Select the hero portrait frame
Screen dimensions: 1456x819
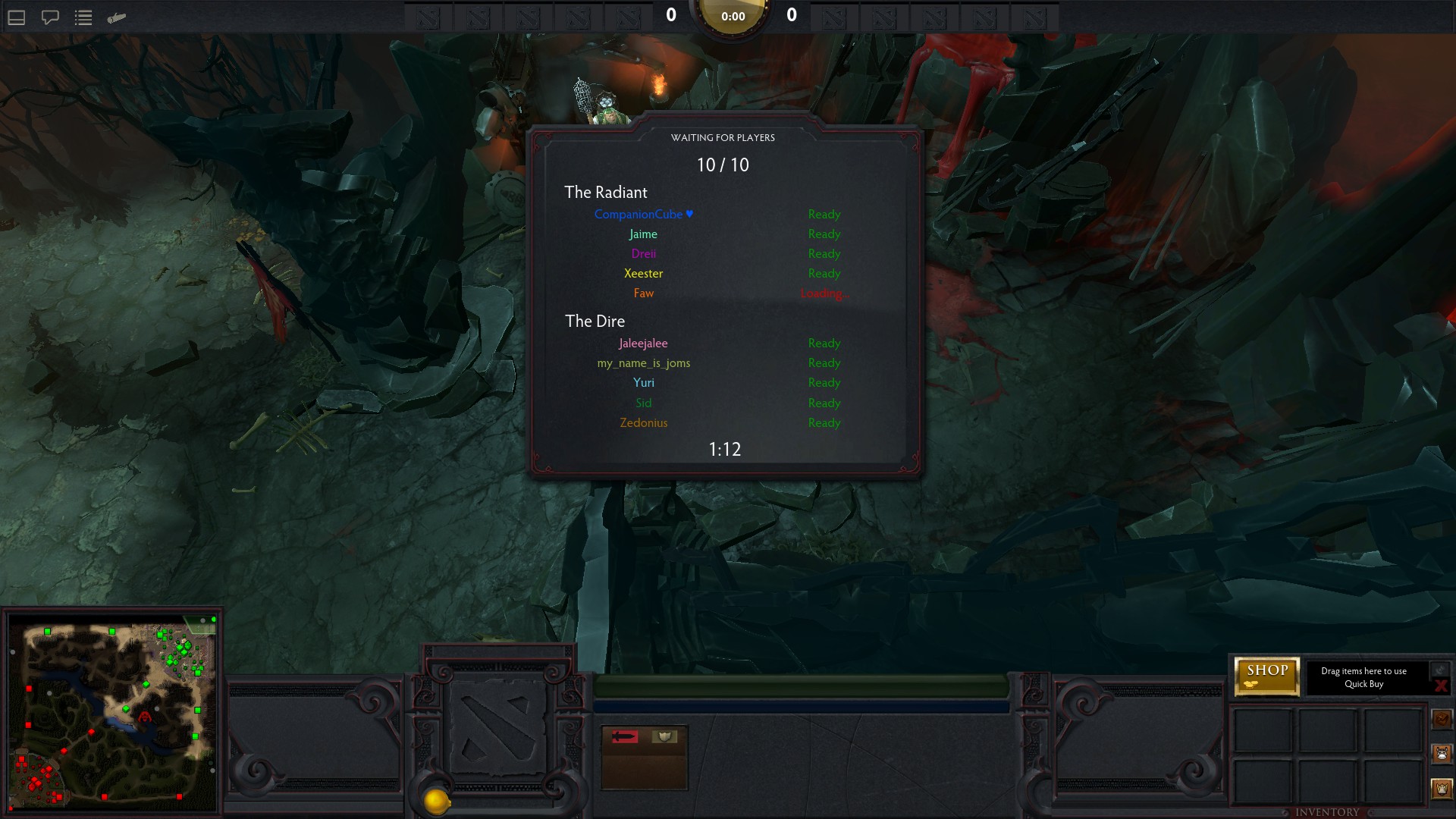pos(497,728)
